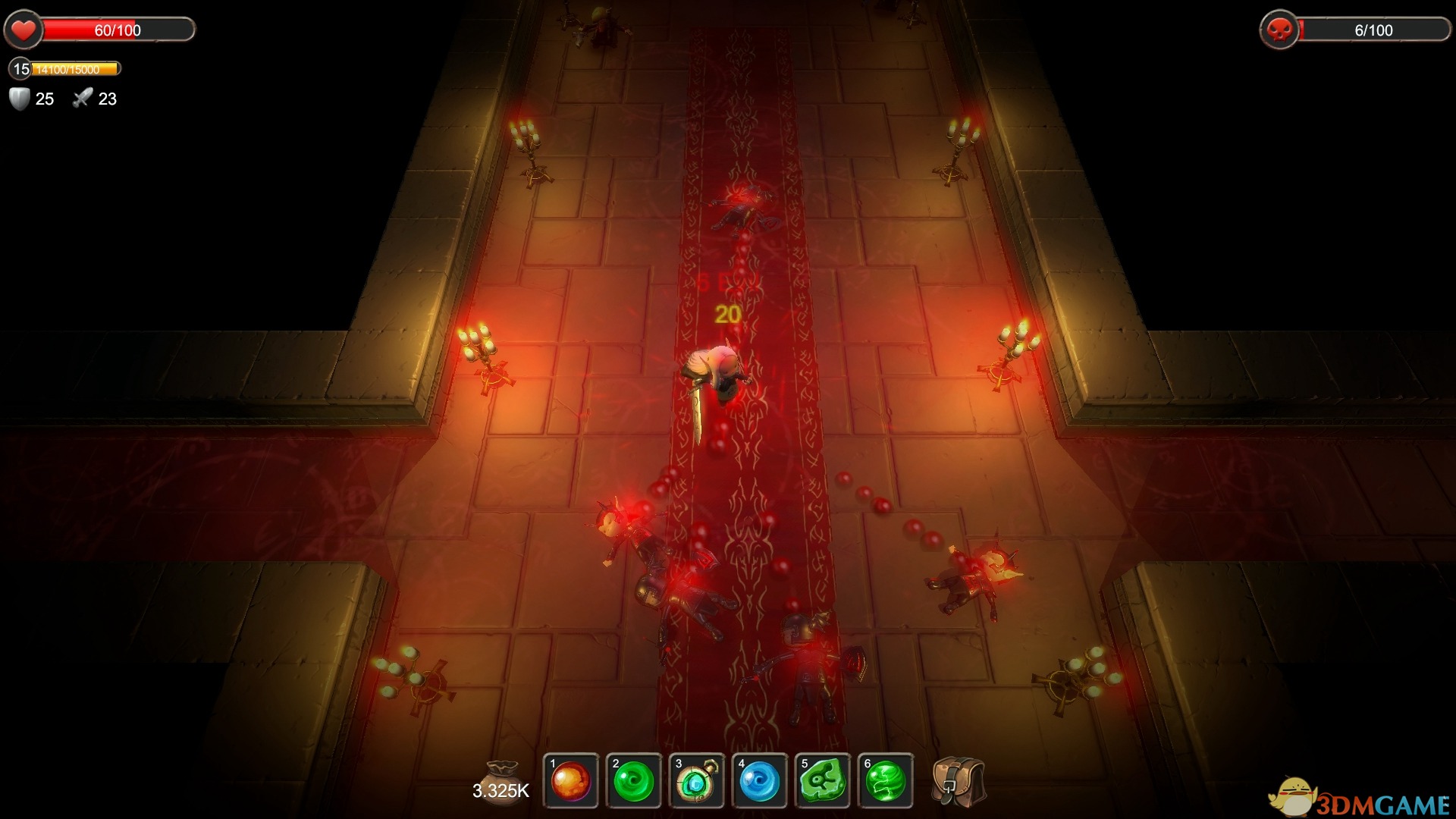This screenshot has height=819, width=1456.
Task: Use the teal amulet in slot 3
Action: [x=697, y=781]
